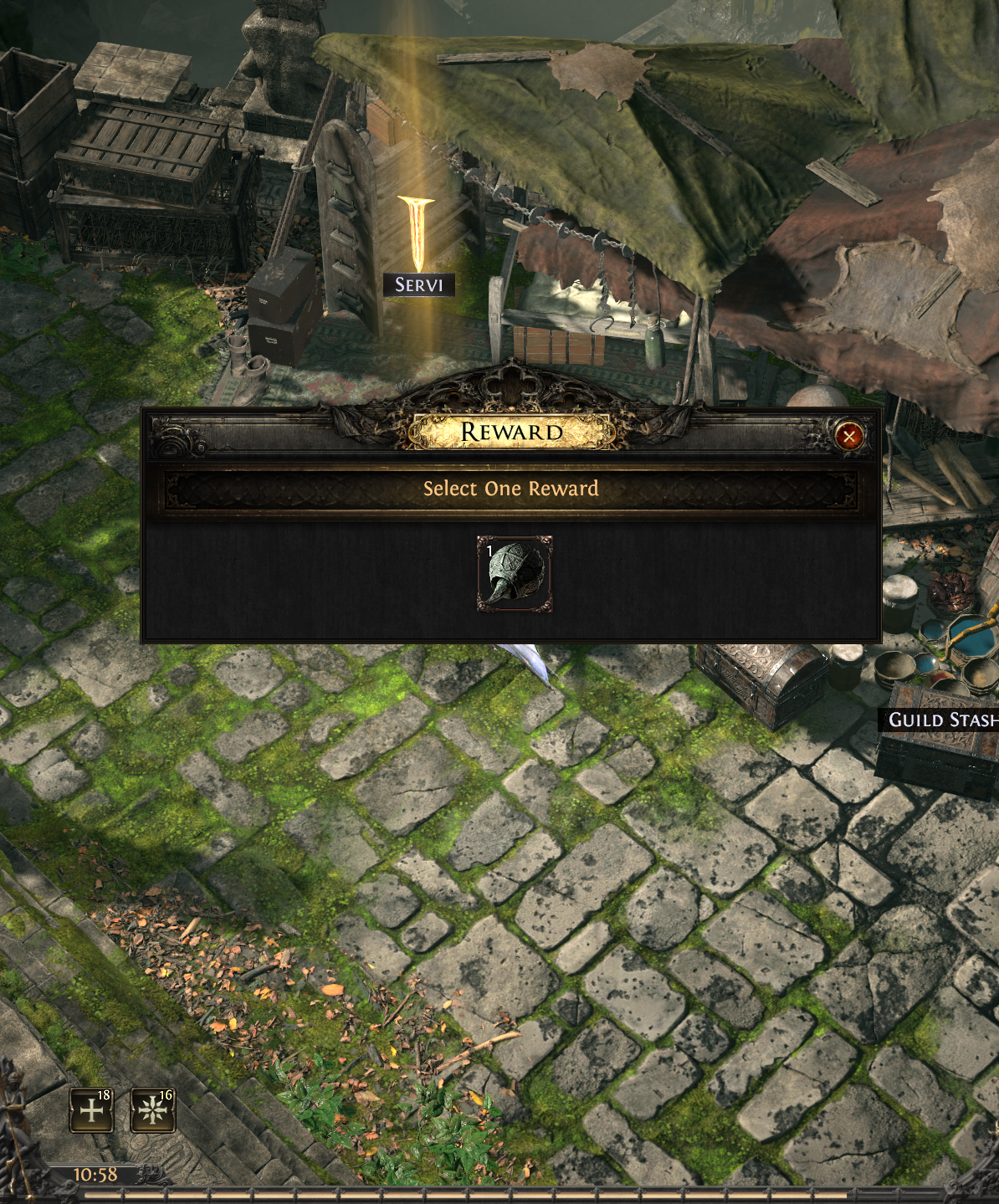Screen dimensions: 999x1204
Task: Select the helmet reward item
Action: (515, 574)
